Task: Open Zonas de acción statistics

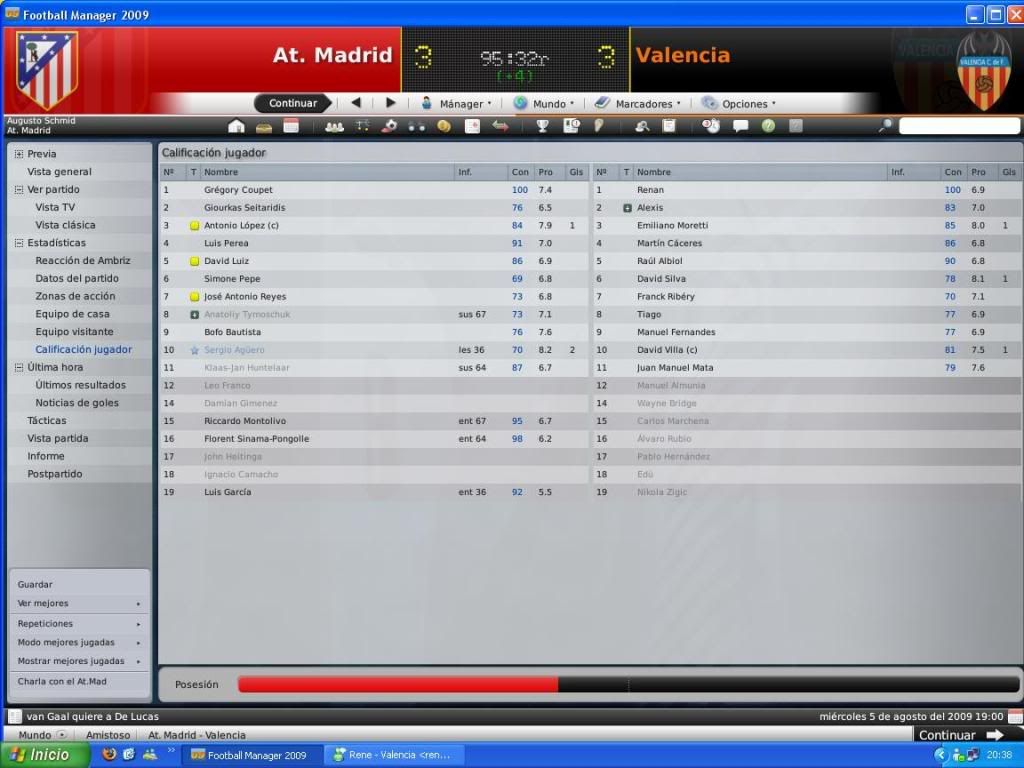Action: click(75, 296)
